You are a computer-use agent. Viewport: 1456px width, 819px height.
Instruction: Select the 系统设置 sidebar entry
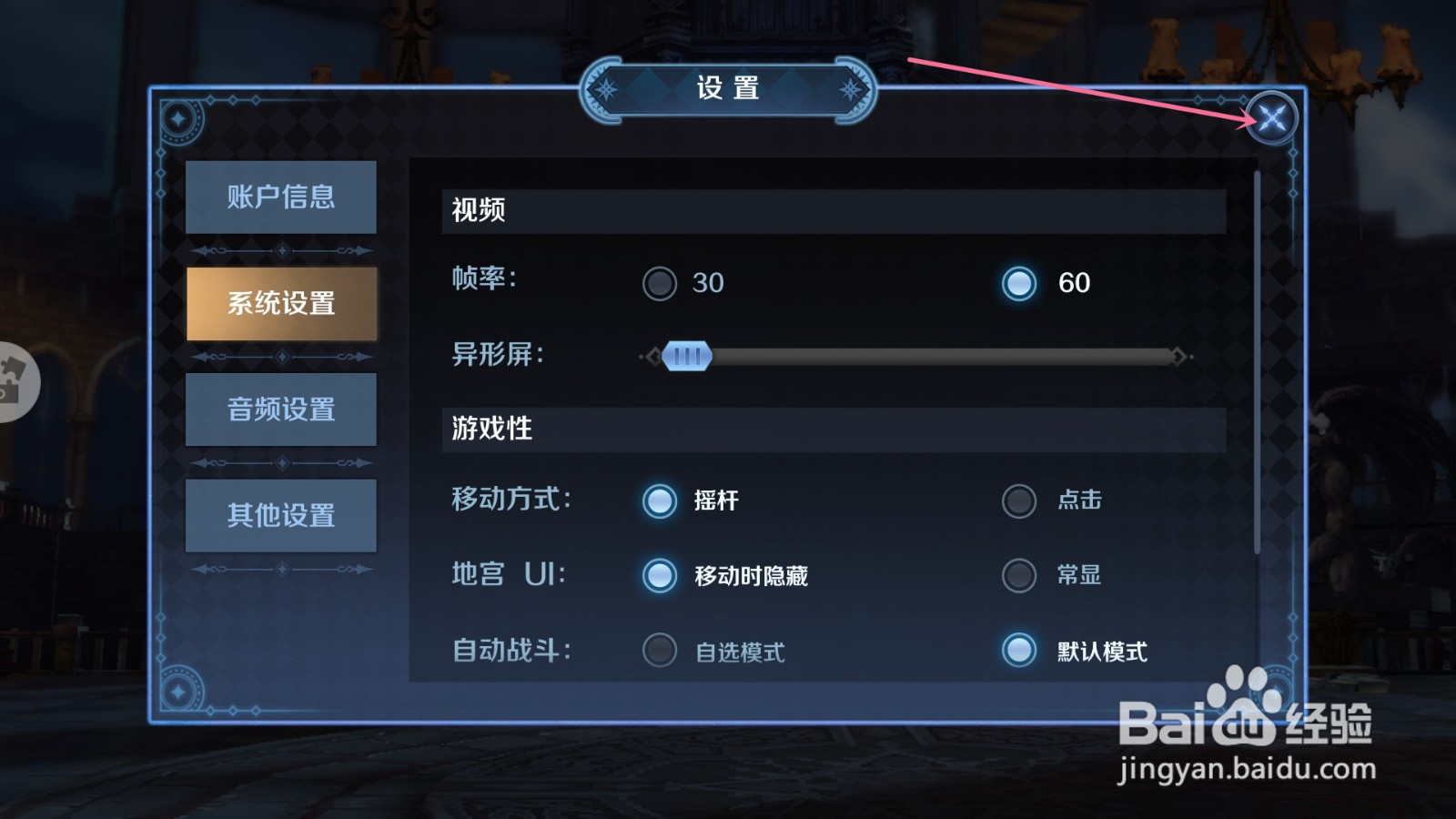click(280, 304)
